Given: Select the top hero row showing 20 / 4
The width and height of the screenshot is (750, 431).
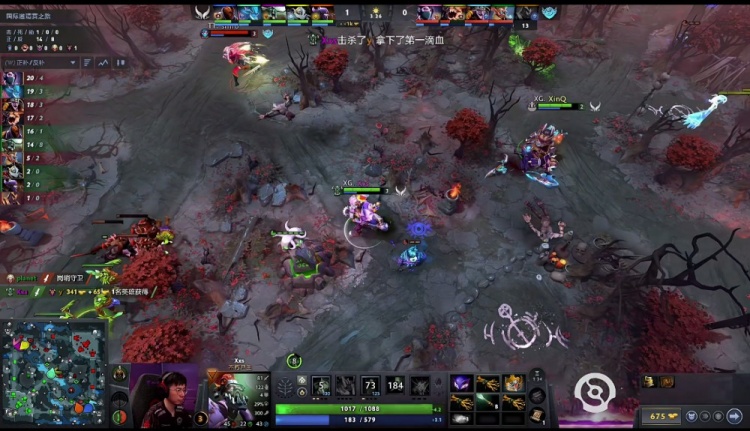Looking at the screenshot, I should [x=18, y=78].
